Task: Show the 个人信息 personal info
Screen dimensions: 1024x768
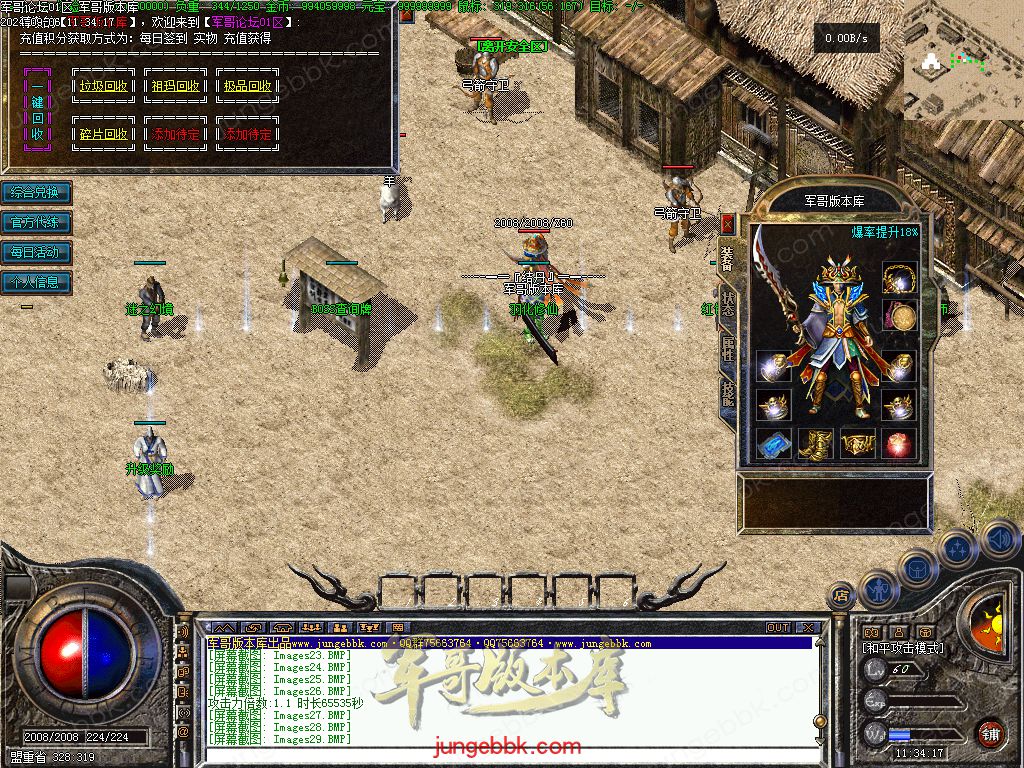Action: coord(36,282)
